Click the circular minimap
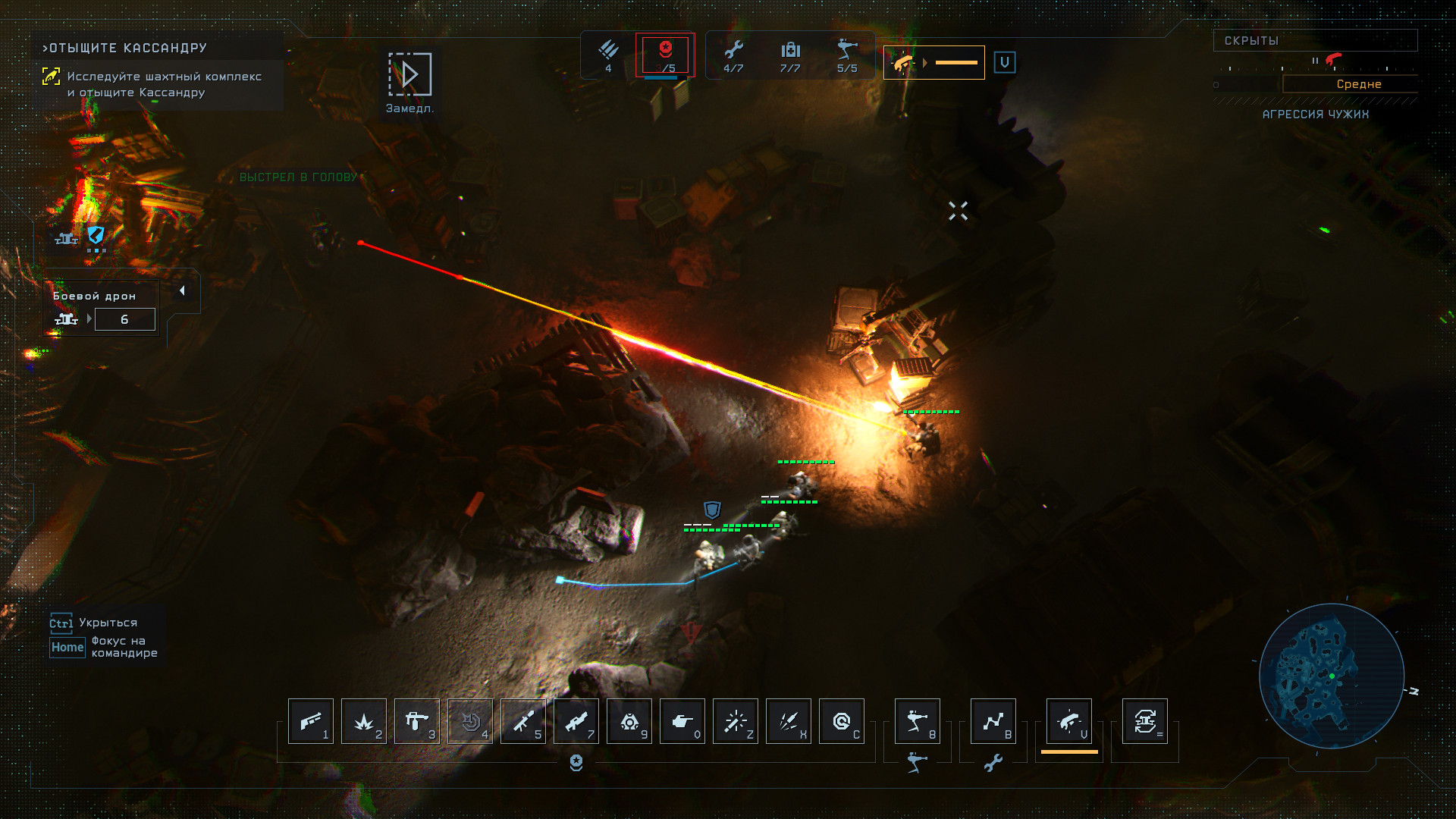Image resolution: width=1456 pixels, height=819 pixels. [1332, 676]
